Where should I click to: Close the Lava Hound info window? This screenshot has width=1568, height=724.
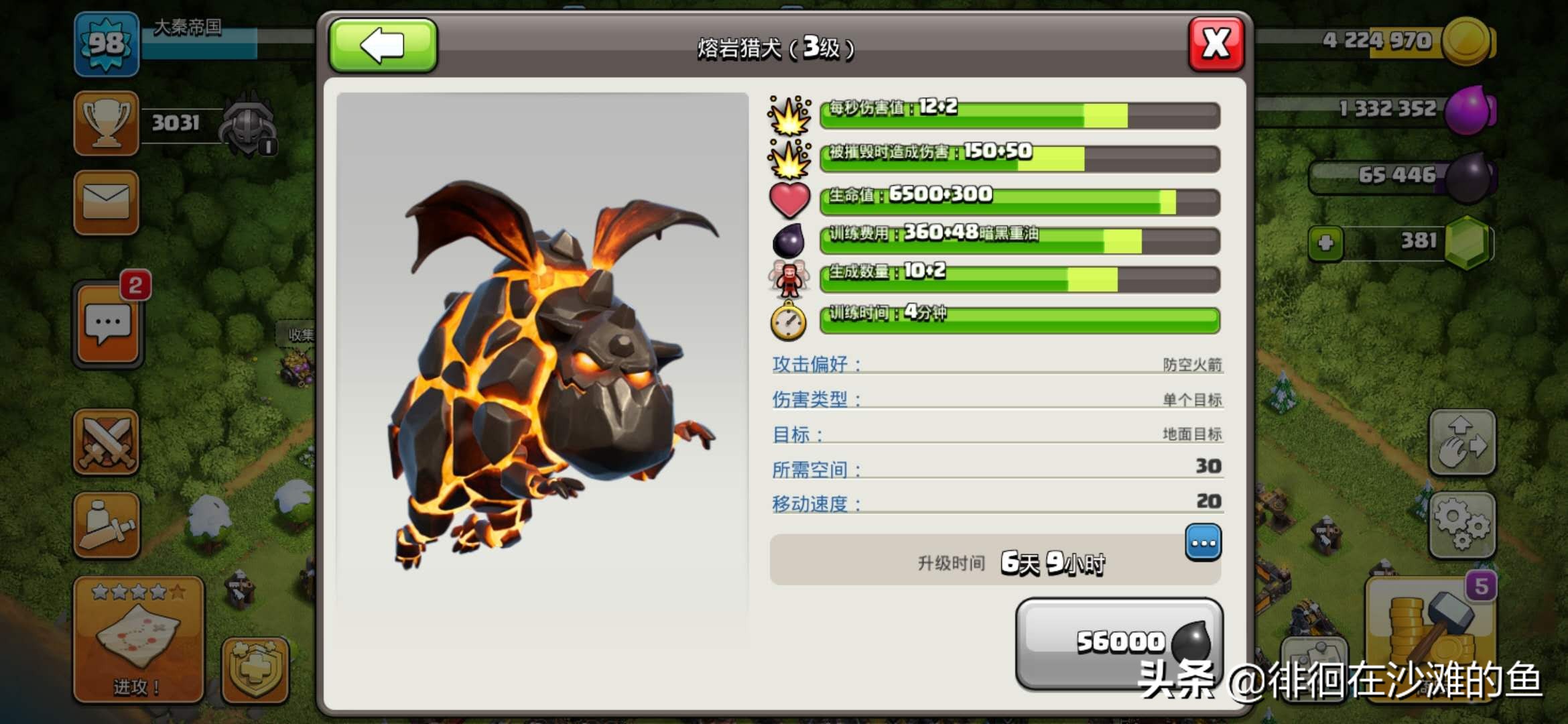click(x=1216, y=45)
